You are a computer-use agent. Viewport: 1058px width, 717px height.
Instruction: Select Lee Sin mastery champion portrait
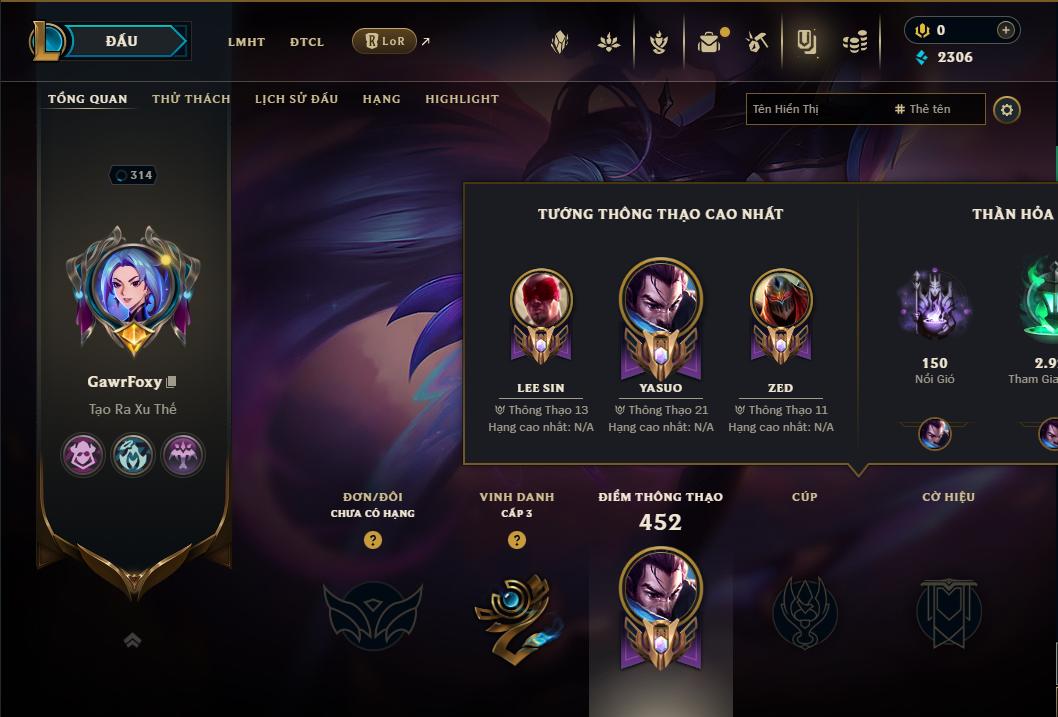tap(541, 298)
